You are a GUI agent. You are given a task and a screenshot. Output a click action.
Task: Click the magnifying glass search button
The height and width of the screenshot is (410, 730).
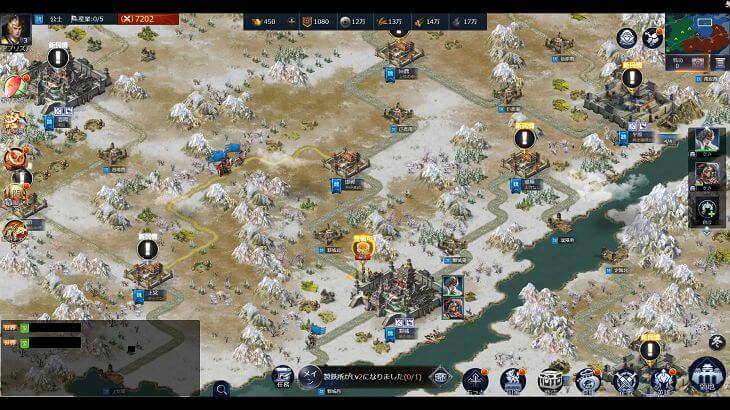(x=221, y=388)
